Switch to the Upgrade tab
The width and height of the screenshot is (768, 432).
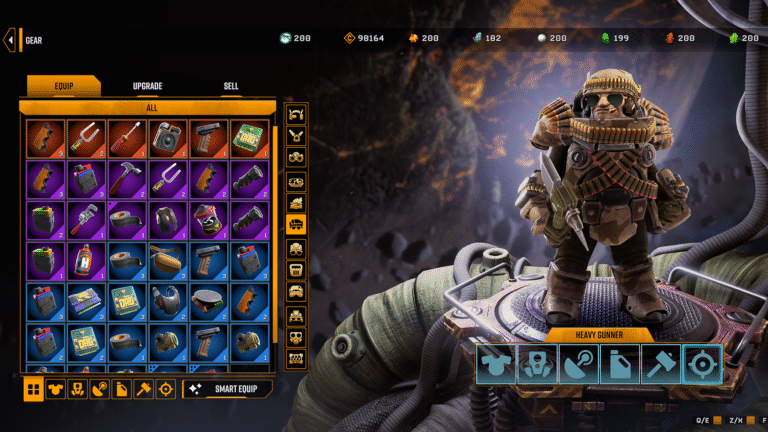(147, 87)
